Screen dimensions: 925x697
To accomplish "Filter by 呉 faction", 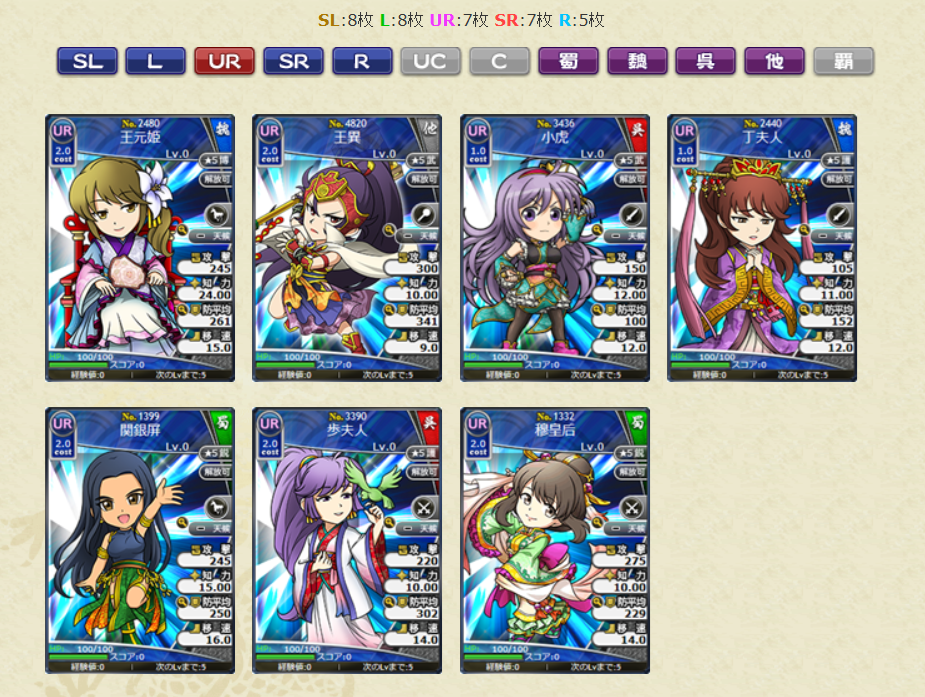I will pyautogui.click(x=705, y=61).
